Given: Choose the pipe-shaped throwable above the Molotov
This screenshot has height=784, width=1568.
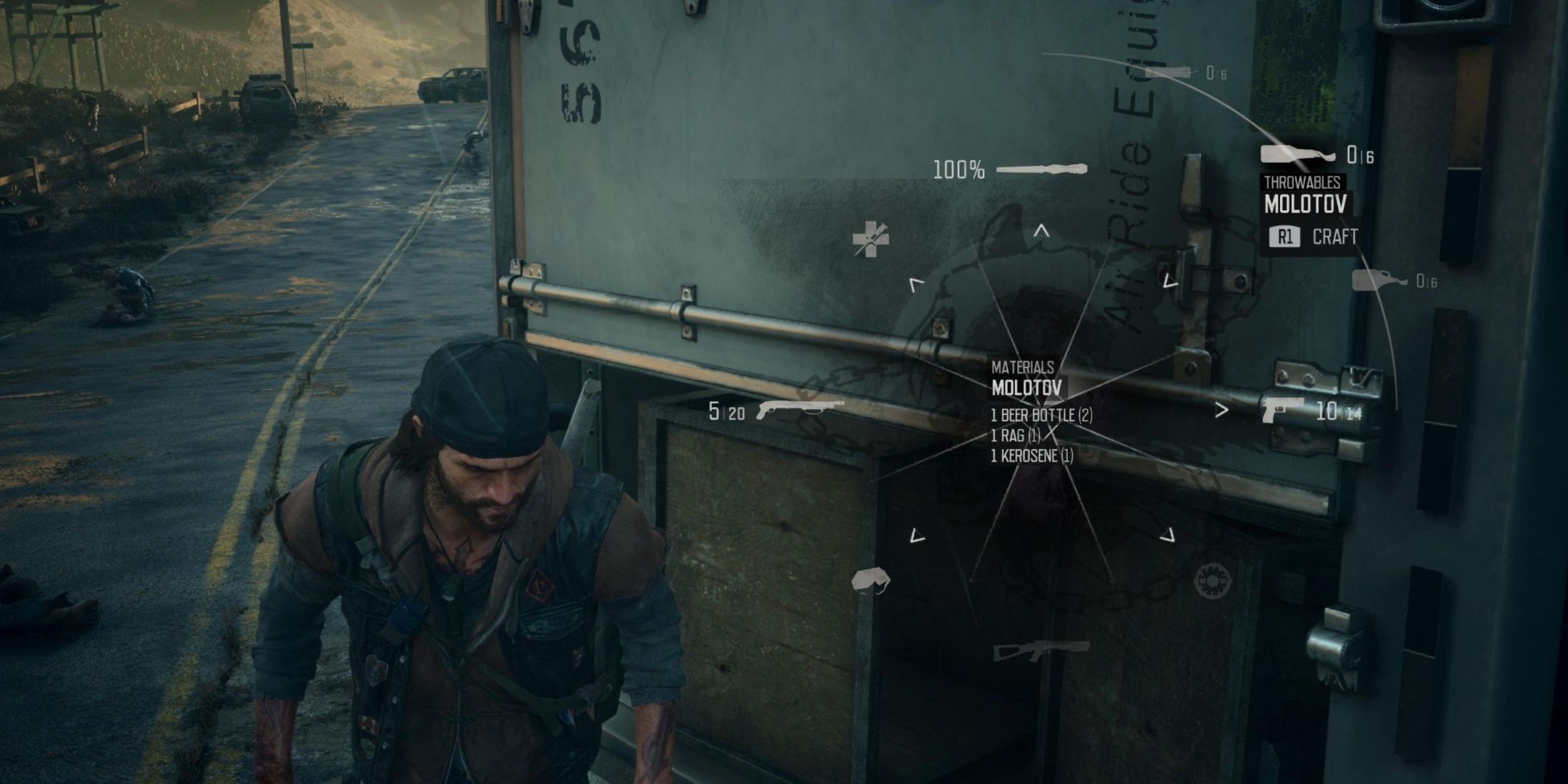Looking at the screenshot, I should tap(1167, 73).
